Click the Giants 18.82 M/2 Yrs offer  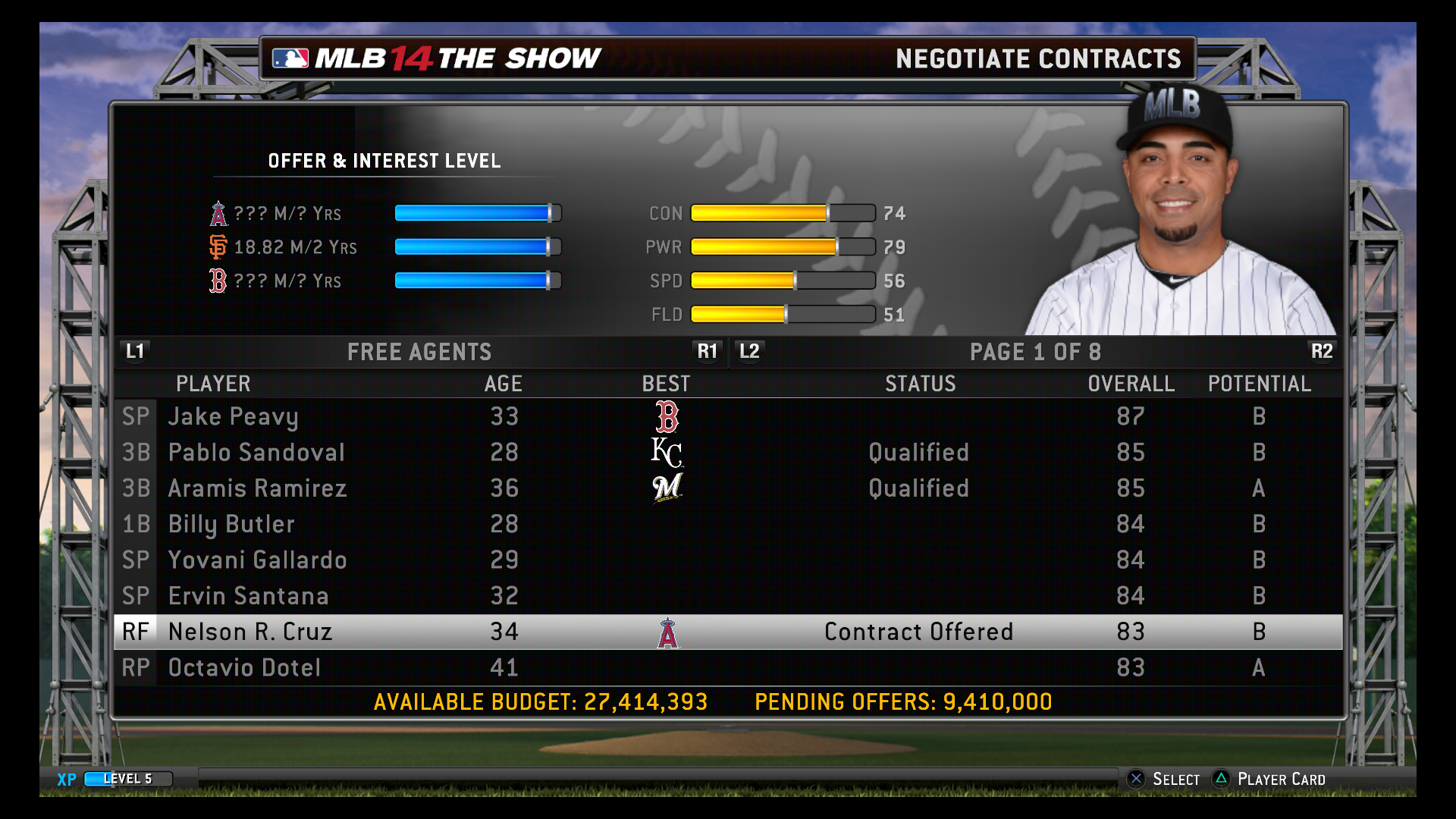(295, 247)
